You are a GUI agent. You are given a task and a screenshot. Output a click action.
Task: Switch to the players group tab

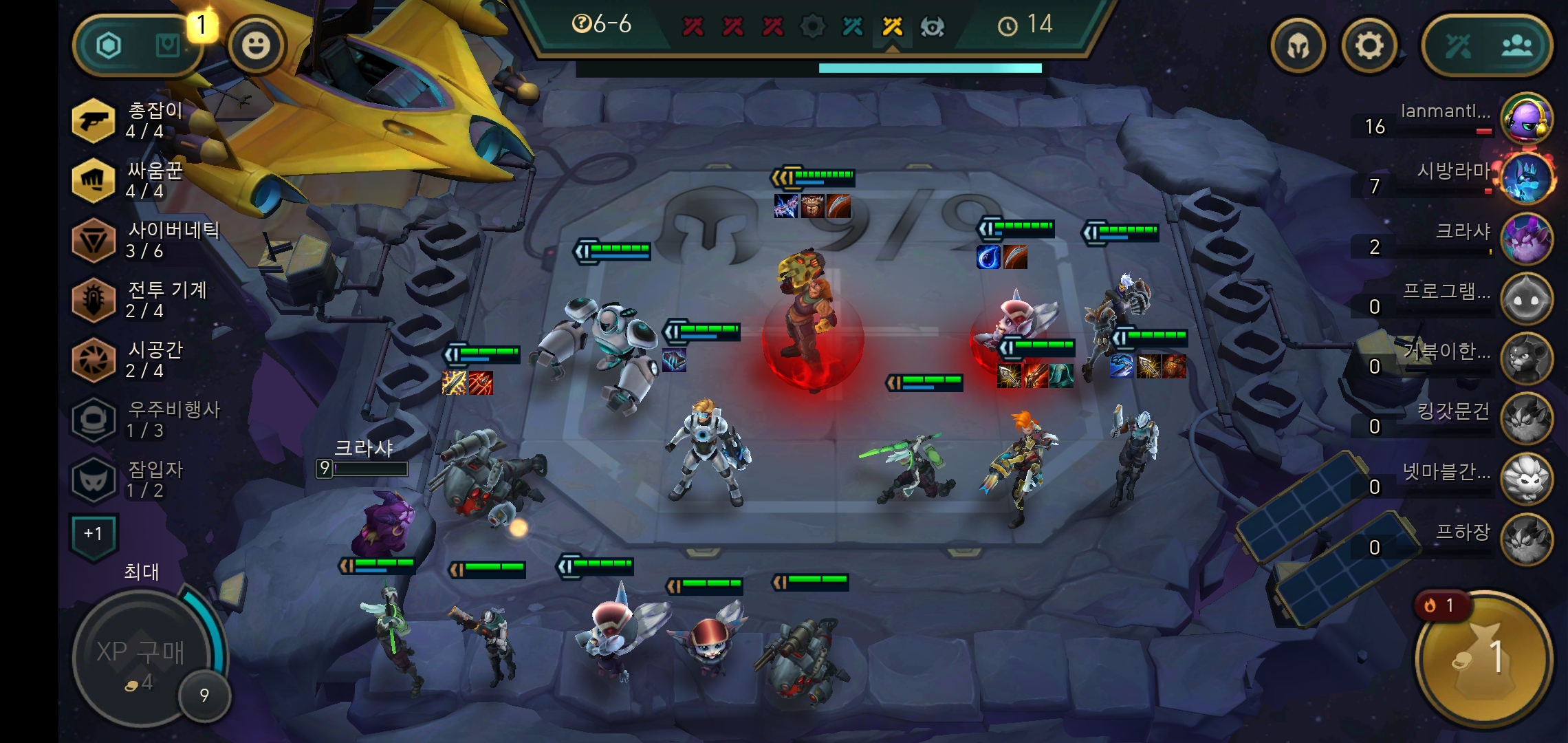point(1516,47)
